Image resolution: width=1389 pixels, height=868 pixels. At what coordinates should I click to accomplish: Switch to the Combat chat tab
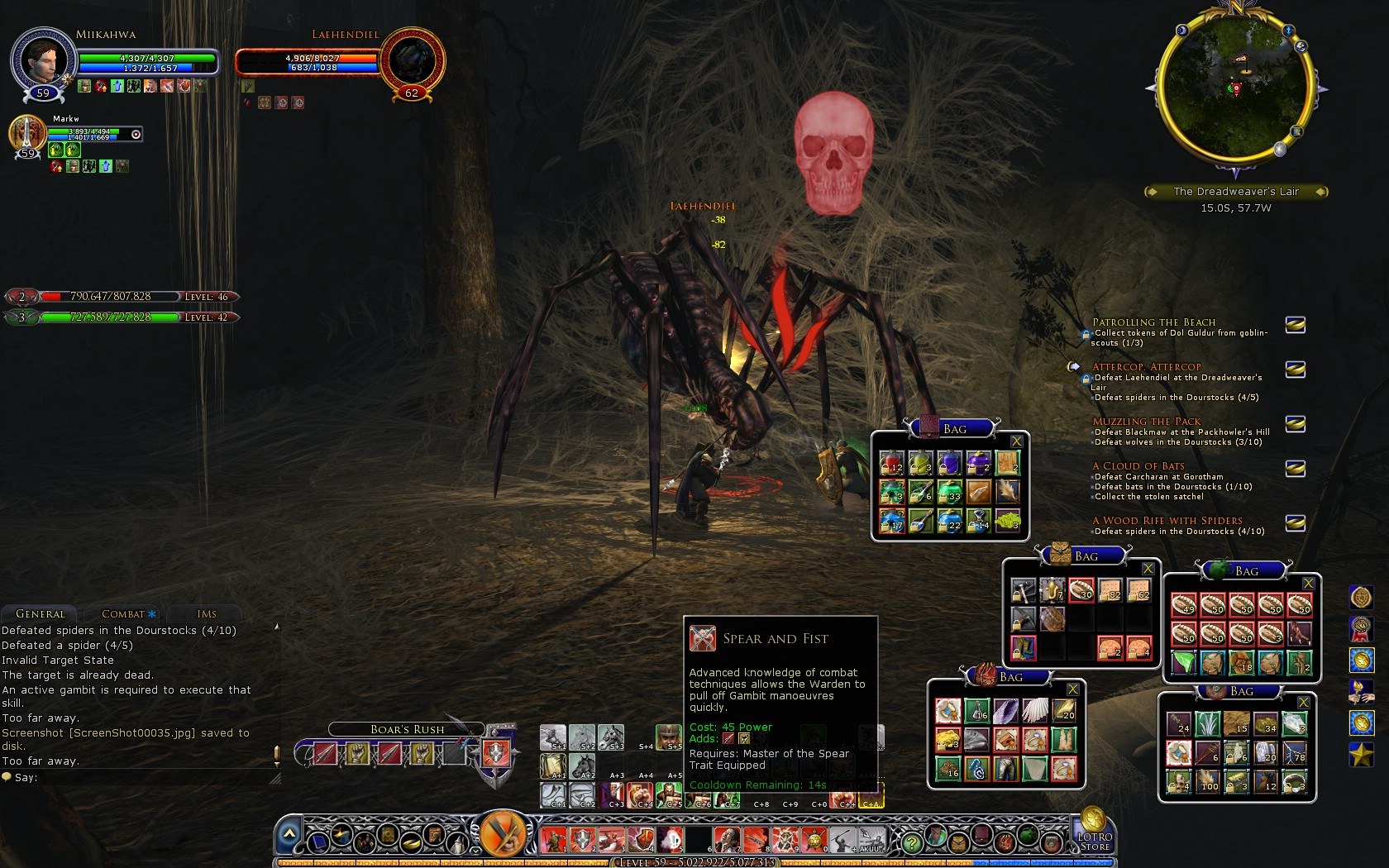pyautogui.click(x=123, y=614)
